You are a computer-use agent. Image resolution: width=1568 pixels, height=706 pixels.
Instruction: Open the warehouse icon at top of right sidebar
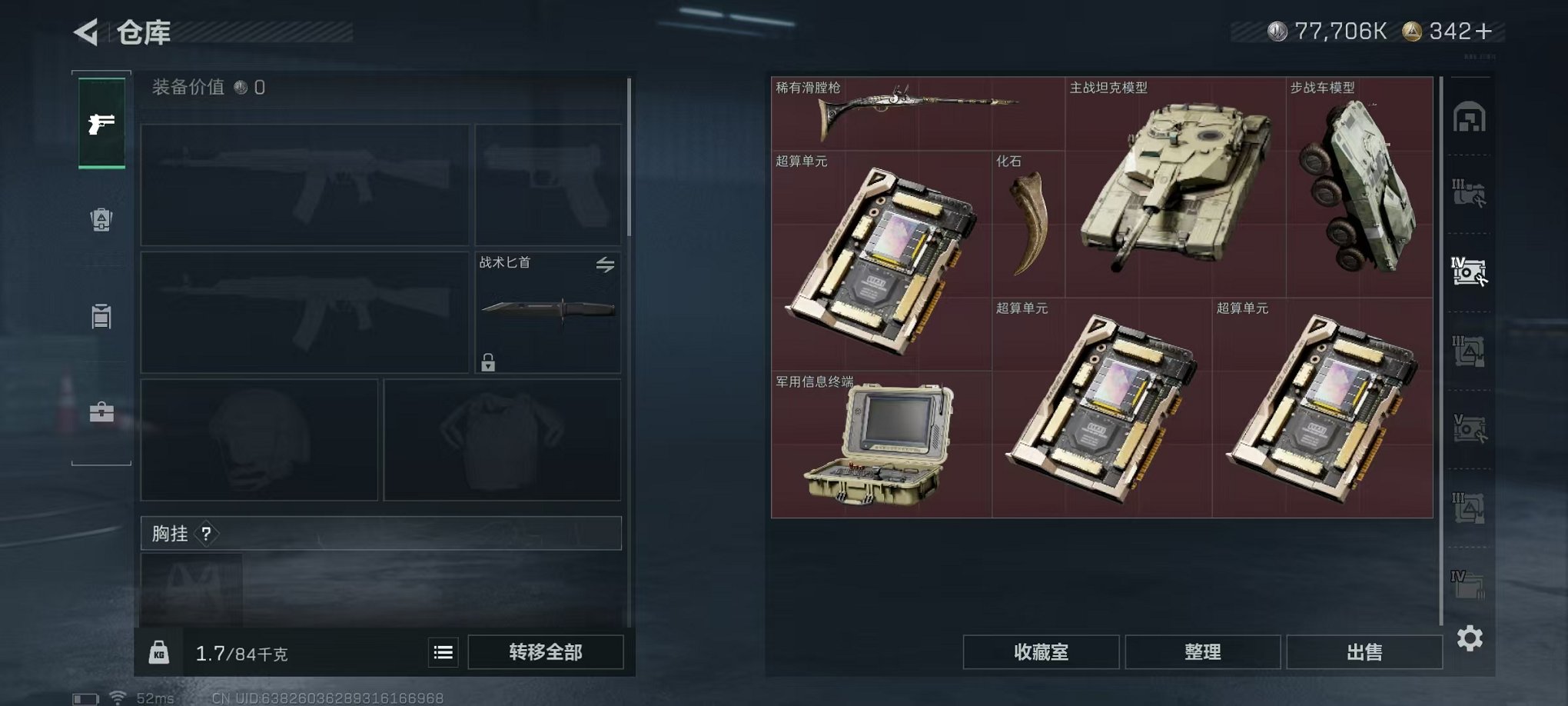click(x=1470, y=117)
